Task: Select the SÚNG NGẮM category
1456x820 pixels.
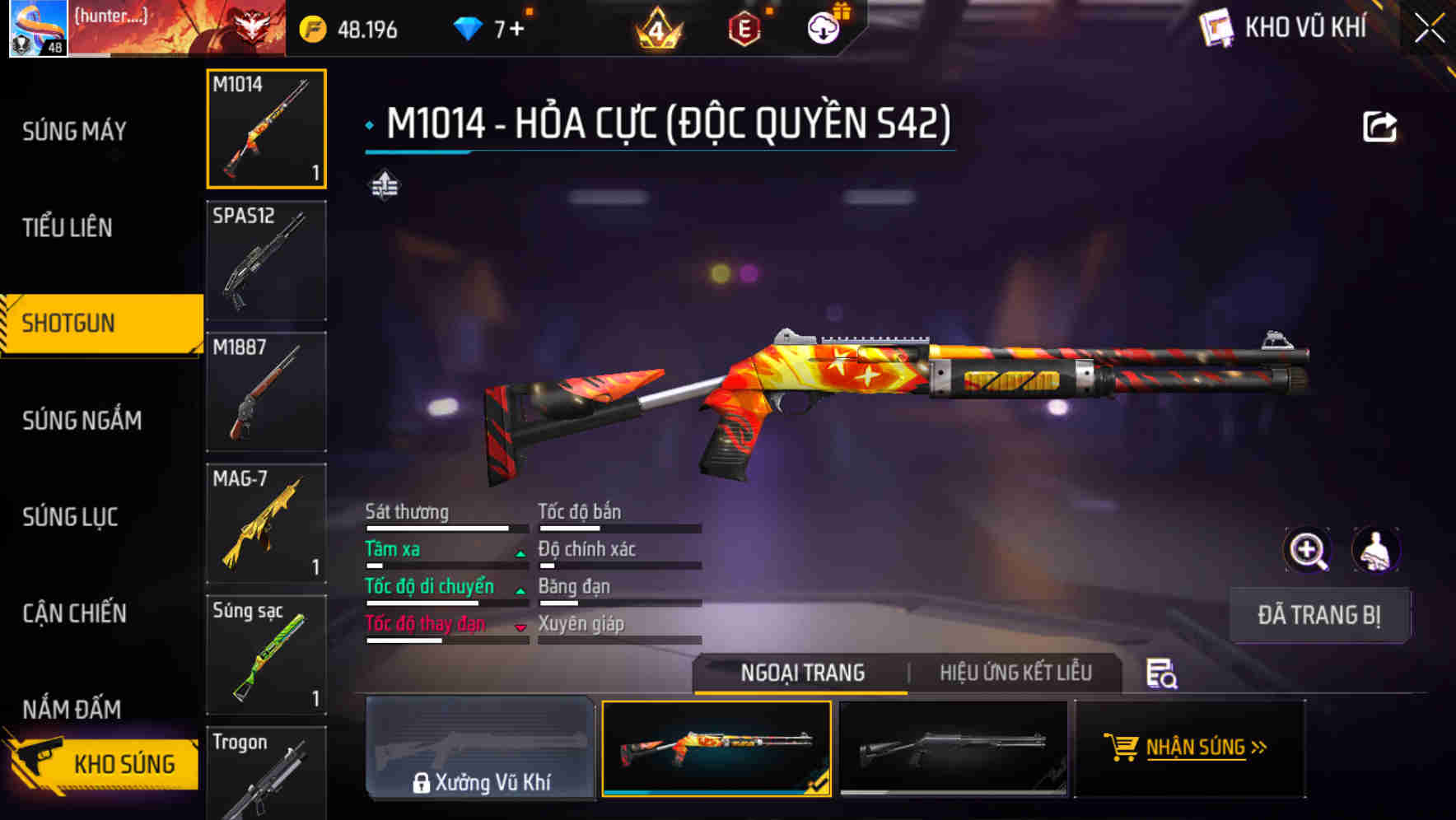Action: tap(80, 421)
